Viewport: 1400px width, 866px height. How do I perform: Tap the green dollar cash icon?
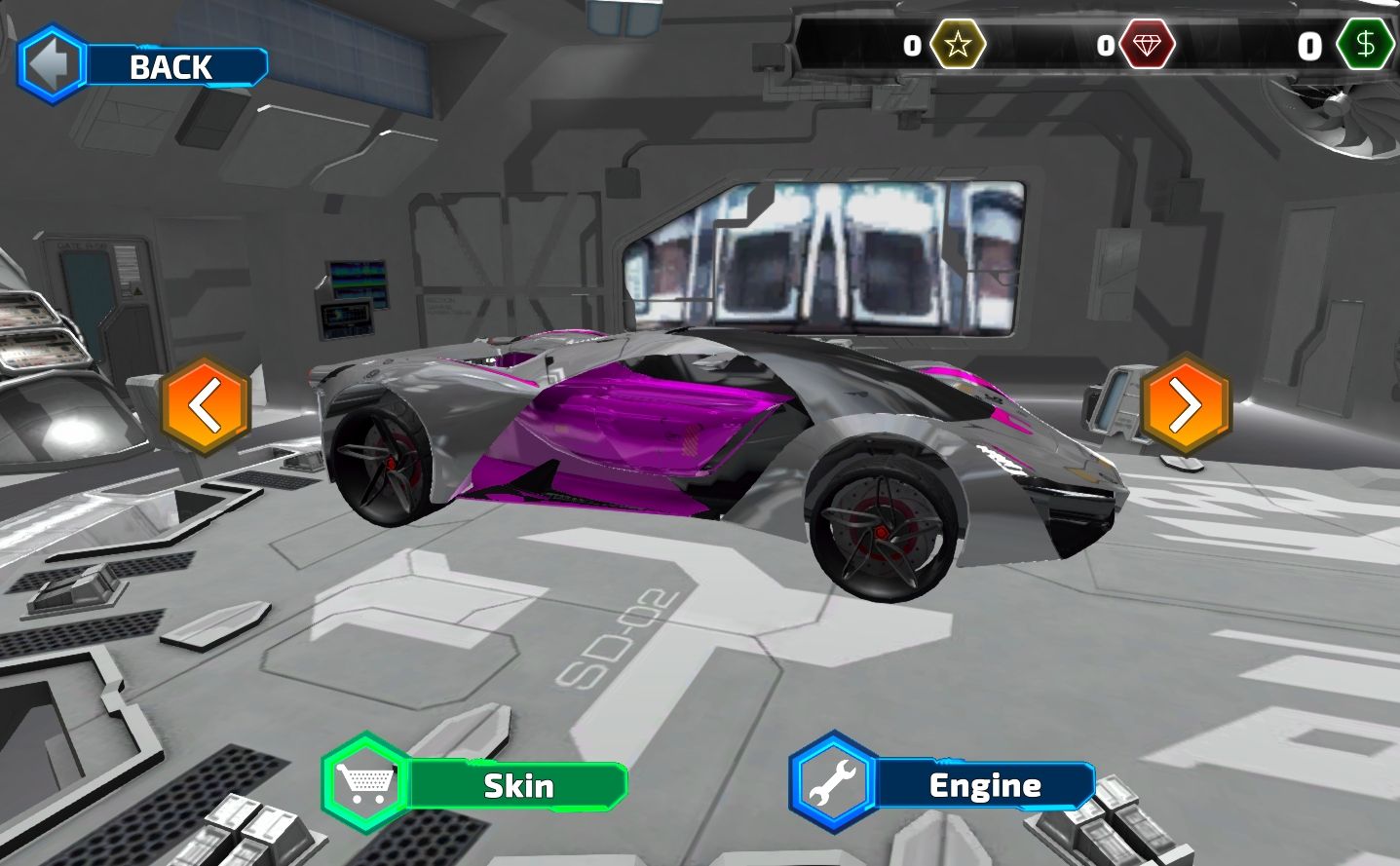click(x=1365, y=45)
